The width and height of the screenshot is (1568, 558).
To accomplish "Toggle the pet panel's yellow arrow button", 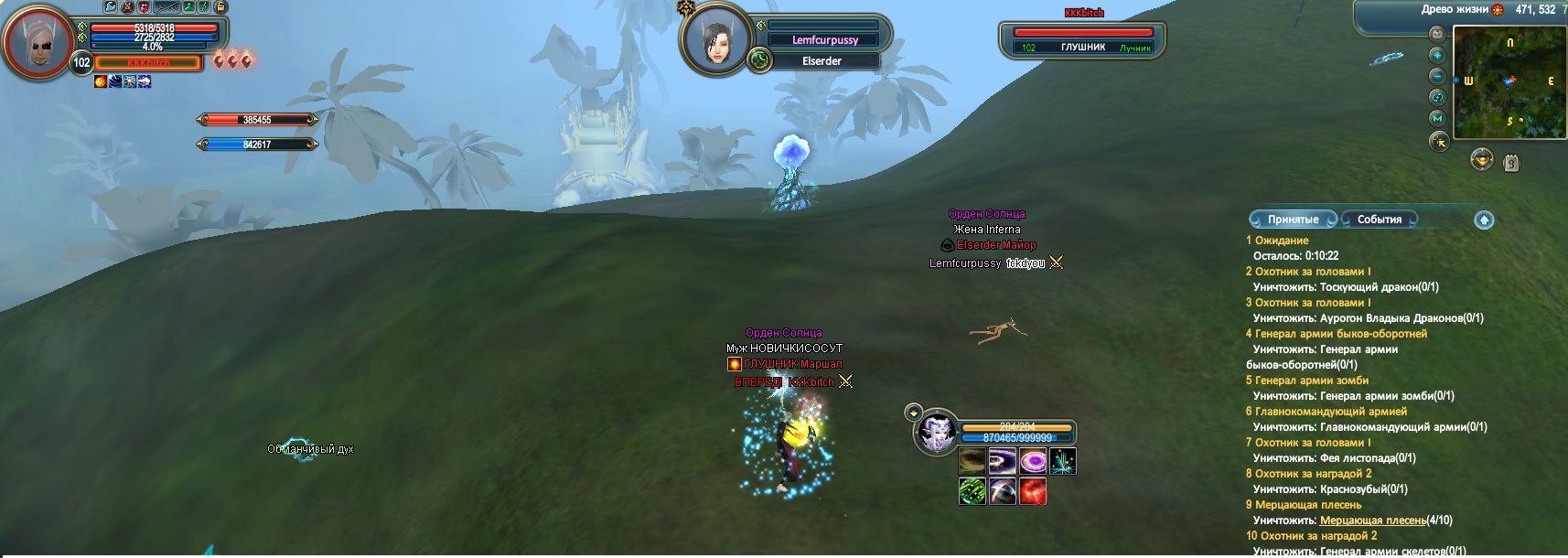I will (x=912, y=413).
